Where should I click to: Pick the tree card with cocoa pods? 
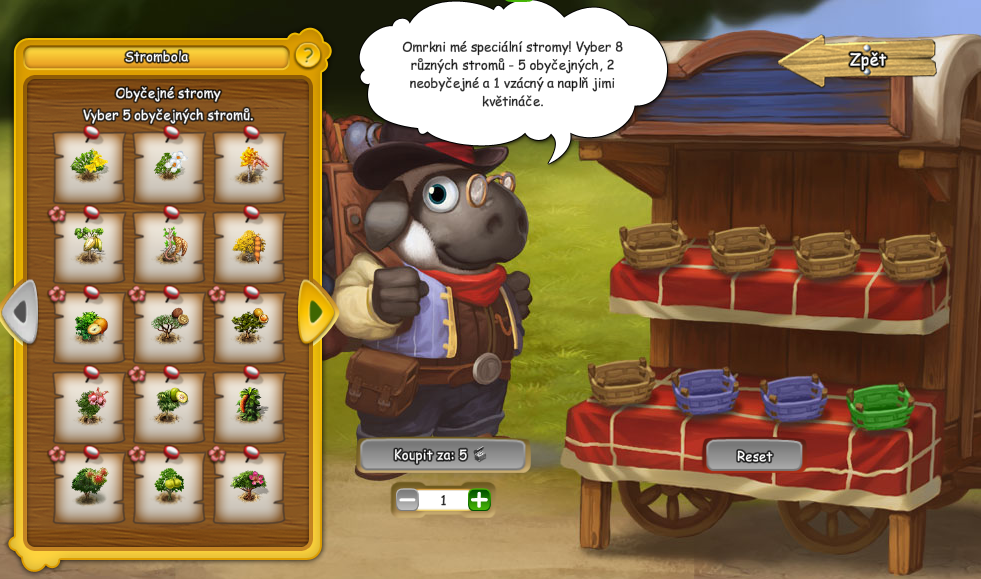coord(89,247)
